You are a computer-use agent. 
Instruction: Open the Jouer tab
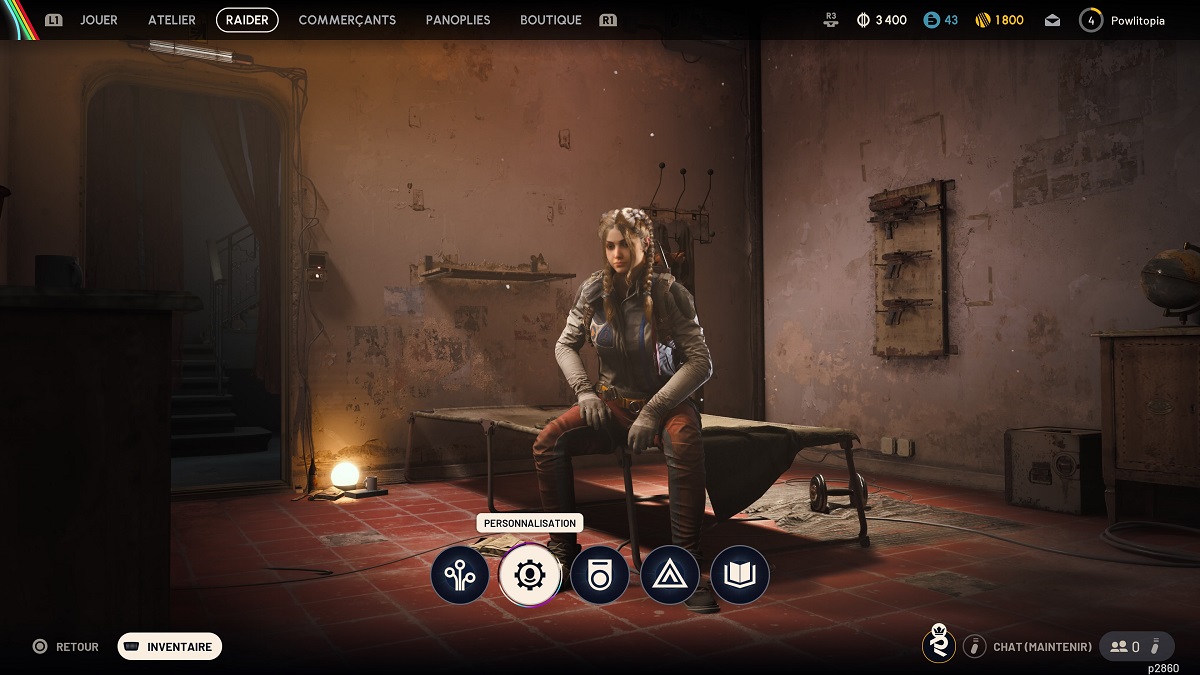(x=99, y=20)
